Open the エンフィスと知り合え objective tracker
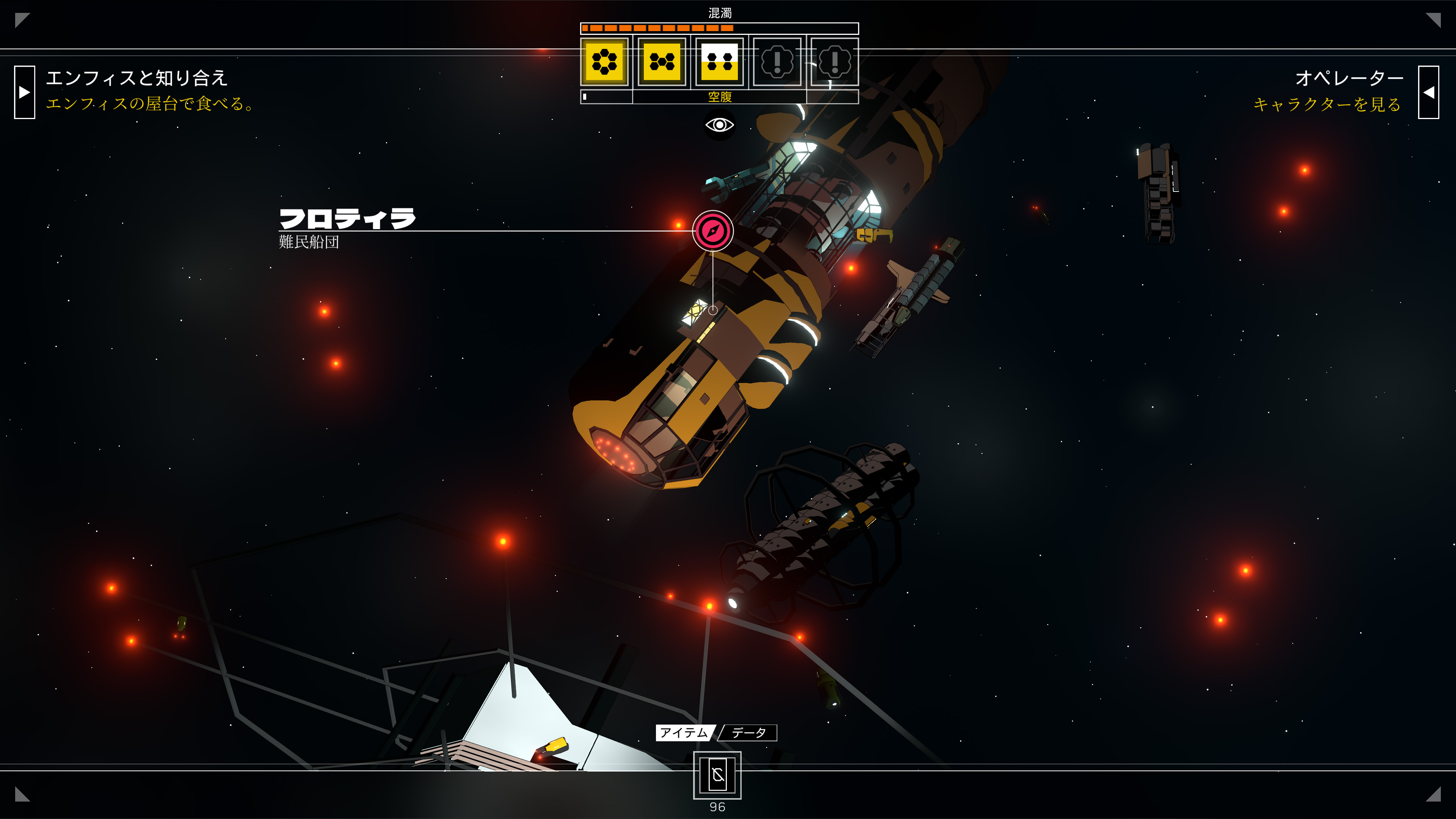1456x819 pixels. tap(136, 78)
